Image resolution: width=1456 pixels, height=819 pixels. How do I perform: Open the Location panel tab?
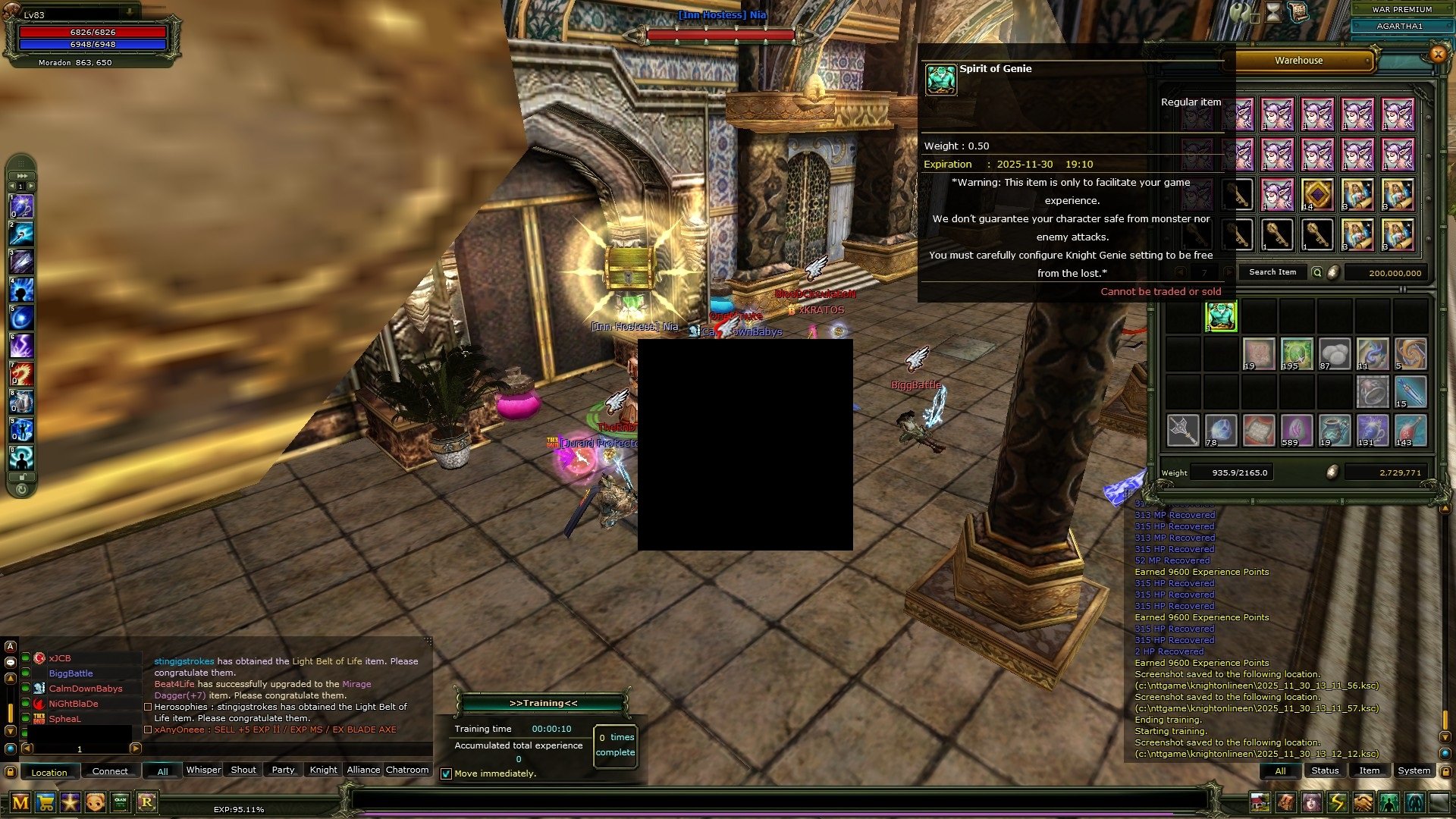(x=49, y=772)
